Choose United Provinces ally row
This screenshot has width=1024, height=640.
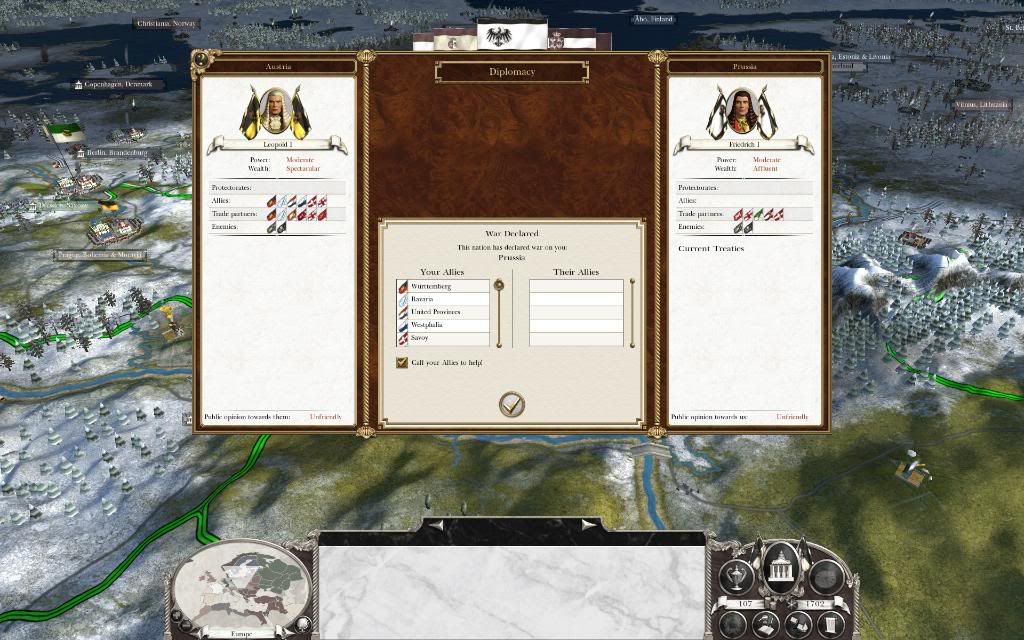443,312
